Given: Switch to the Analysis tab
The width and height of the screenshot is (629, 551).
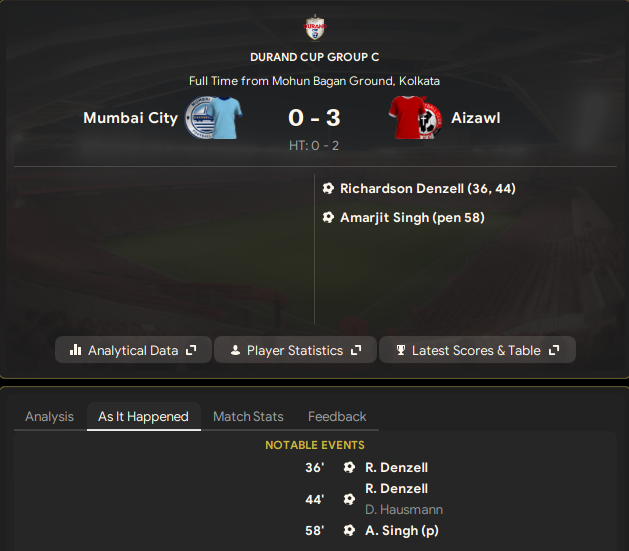Looking at the screenshot, I should pos(49,416).
